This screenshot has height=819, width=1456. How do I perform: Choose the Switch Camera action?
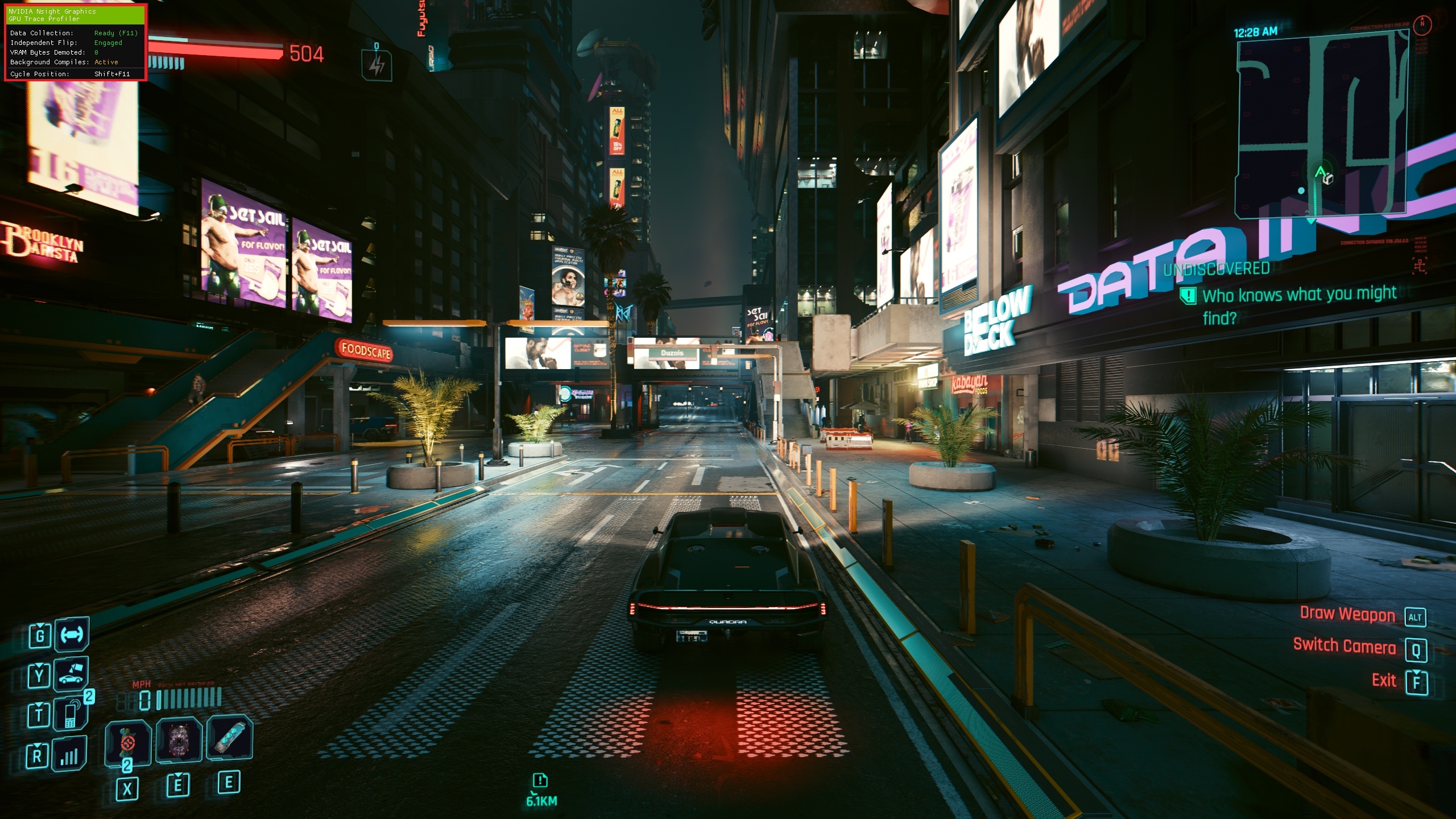[x=1344, y=647]
